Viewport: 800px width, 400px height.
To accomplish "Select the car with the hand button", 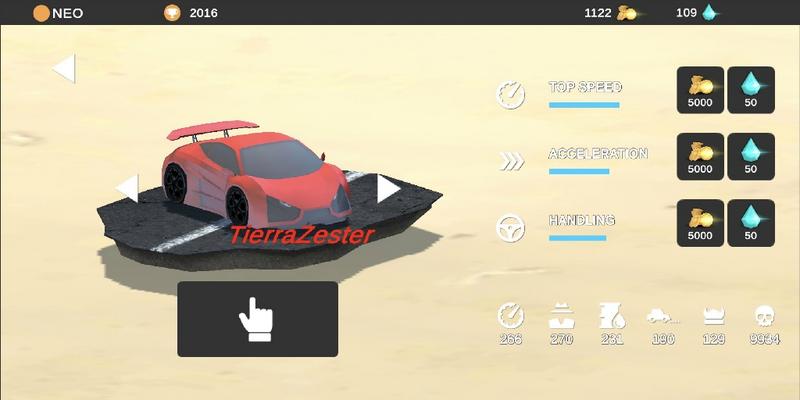I will pos(257,319).
